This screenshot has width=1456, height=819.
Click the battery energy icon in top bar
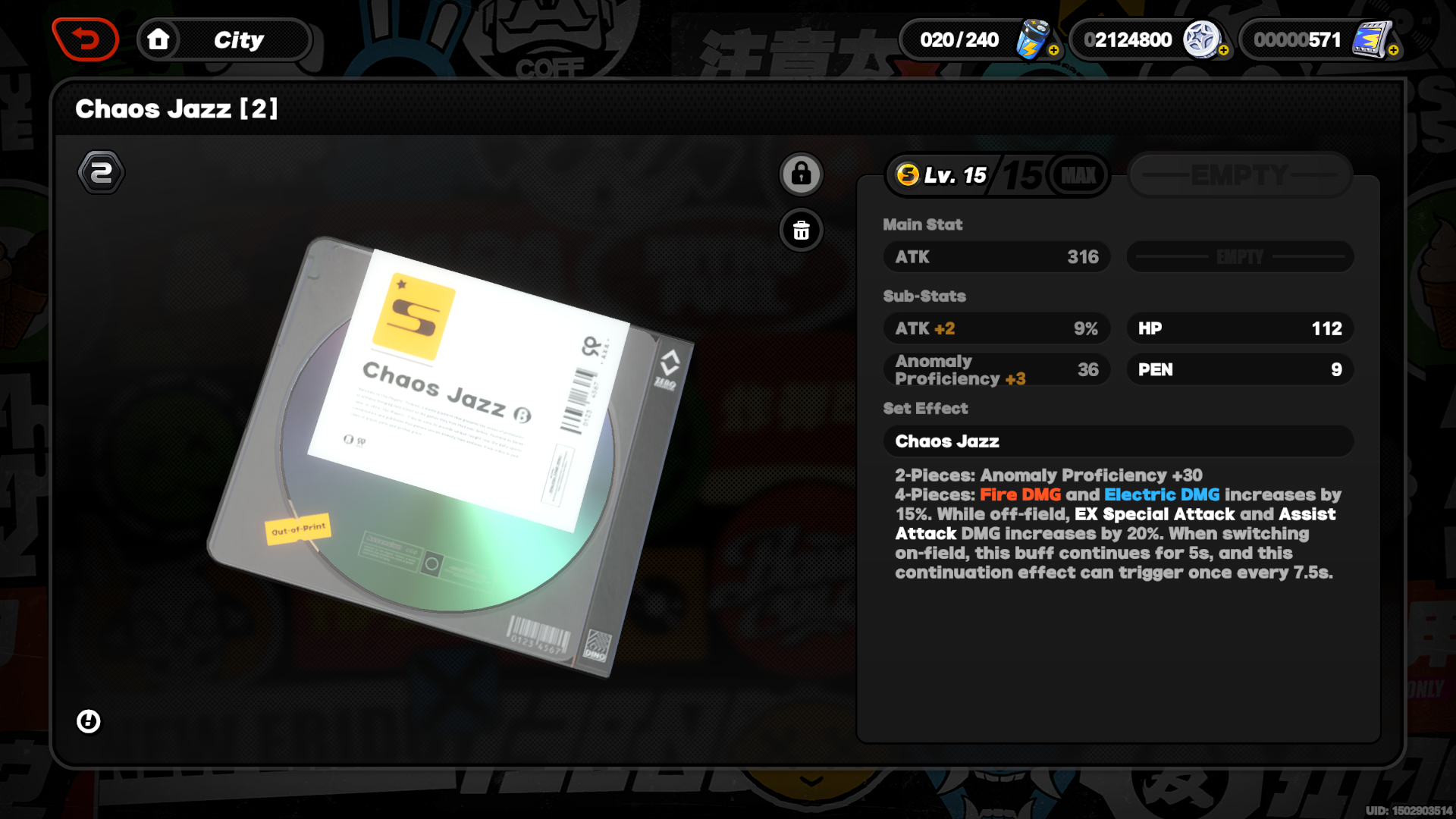click(x=1033, y=38)
